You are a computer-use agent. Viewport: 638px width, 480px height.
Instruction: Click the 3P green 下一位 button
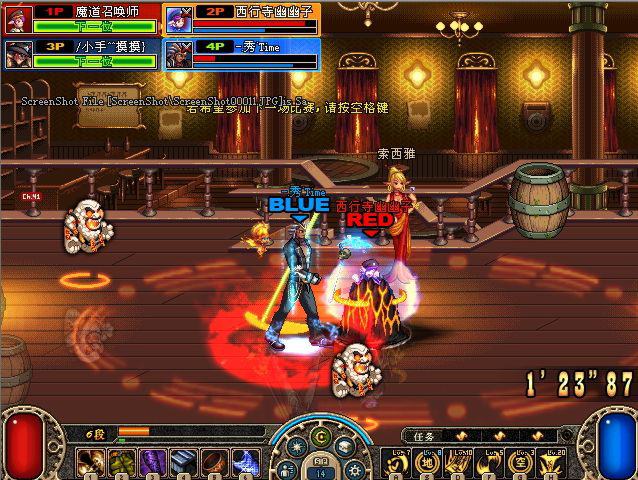point(95,62)
